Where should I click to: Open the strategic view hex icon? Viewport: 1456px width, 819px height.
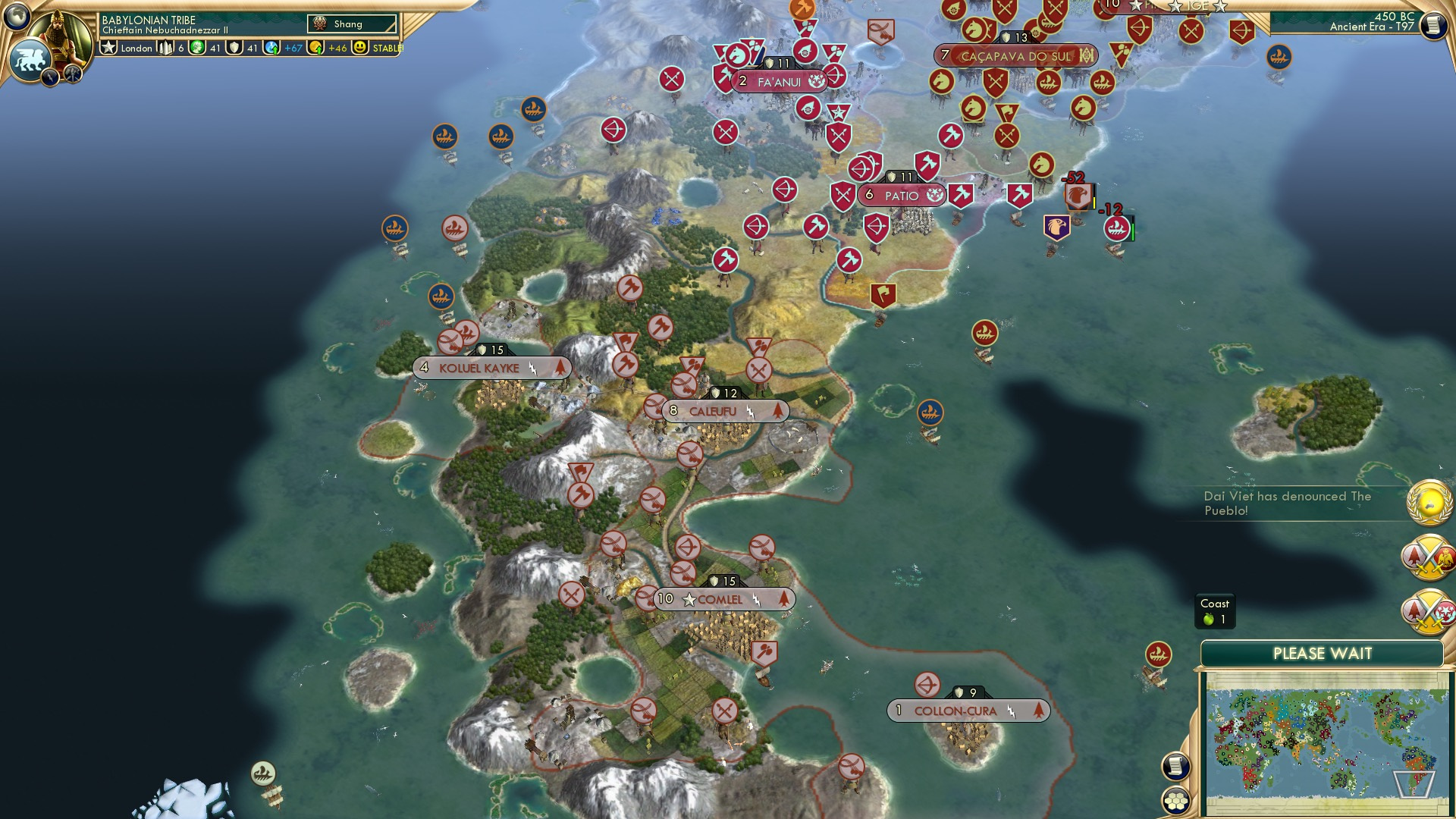coord(1177,801)
